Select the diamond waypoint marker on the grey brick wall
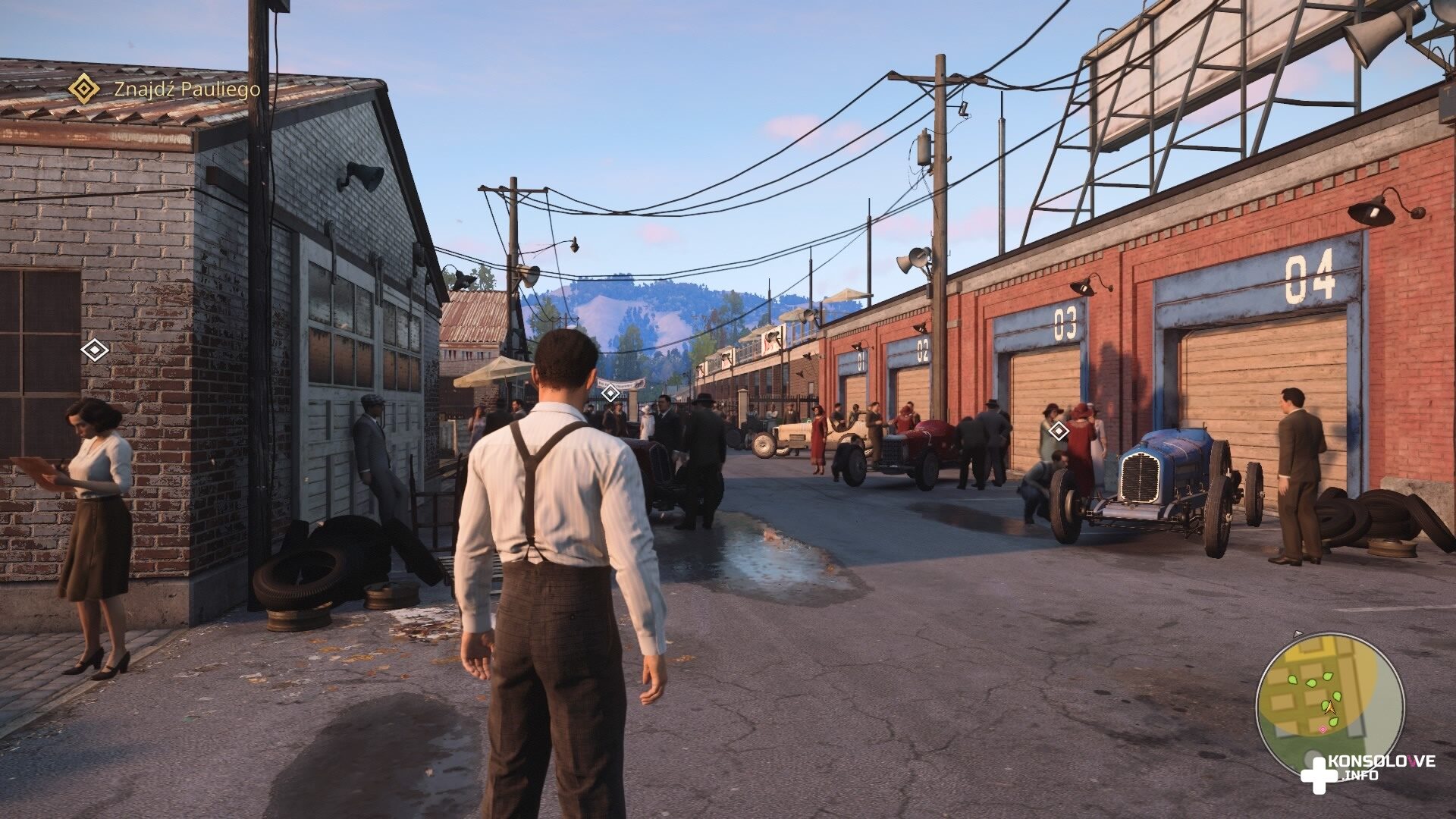 point(94,350)
